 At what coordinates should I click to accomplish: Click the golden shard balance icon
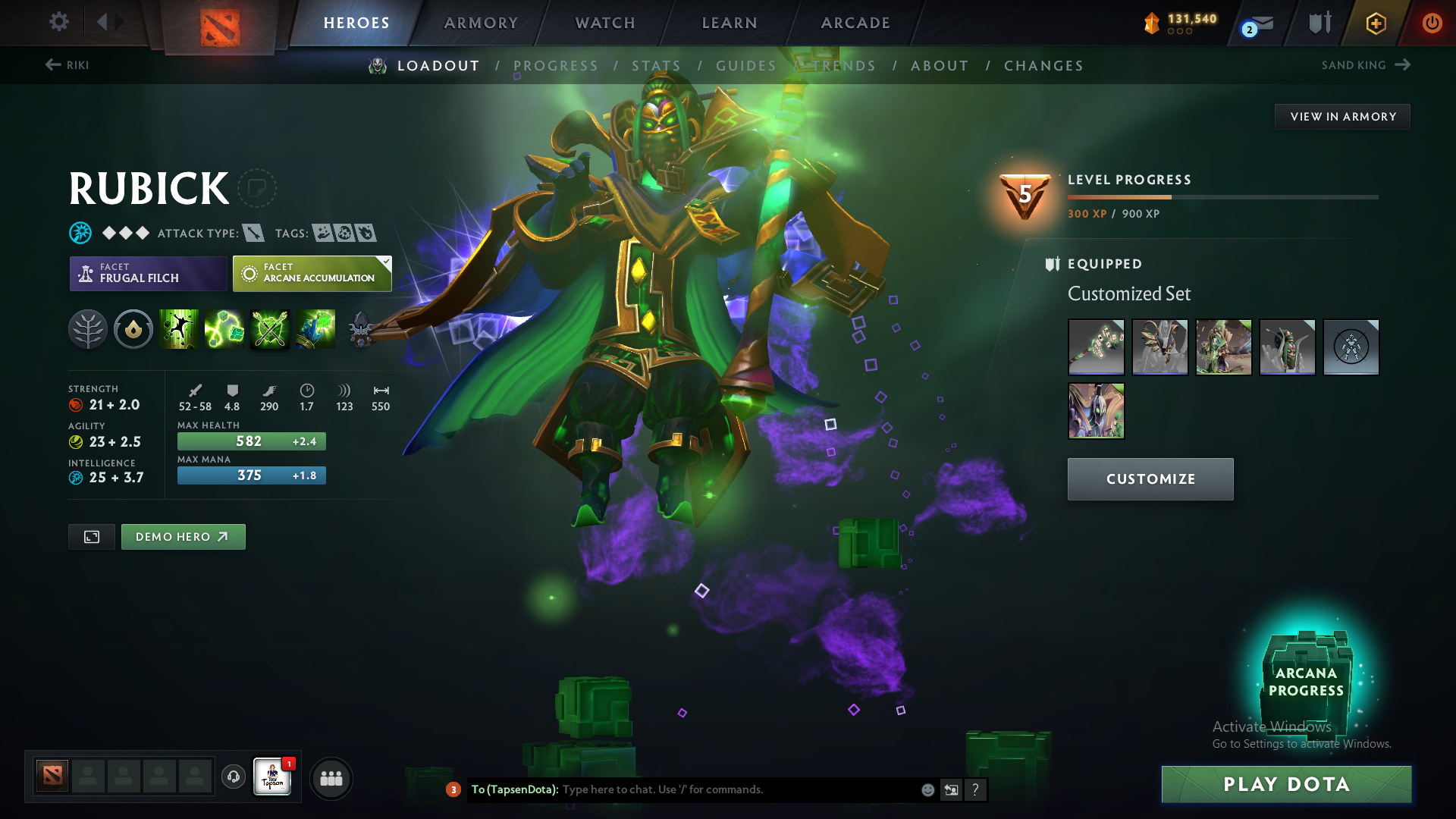pyautogui.click(x=1153, y=23)
